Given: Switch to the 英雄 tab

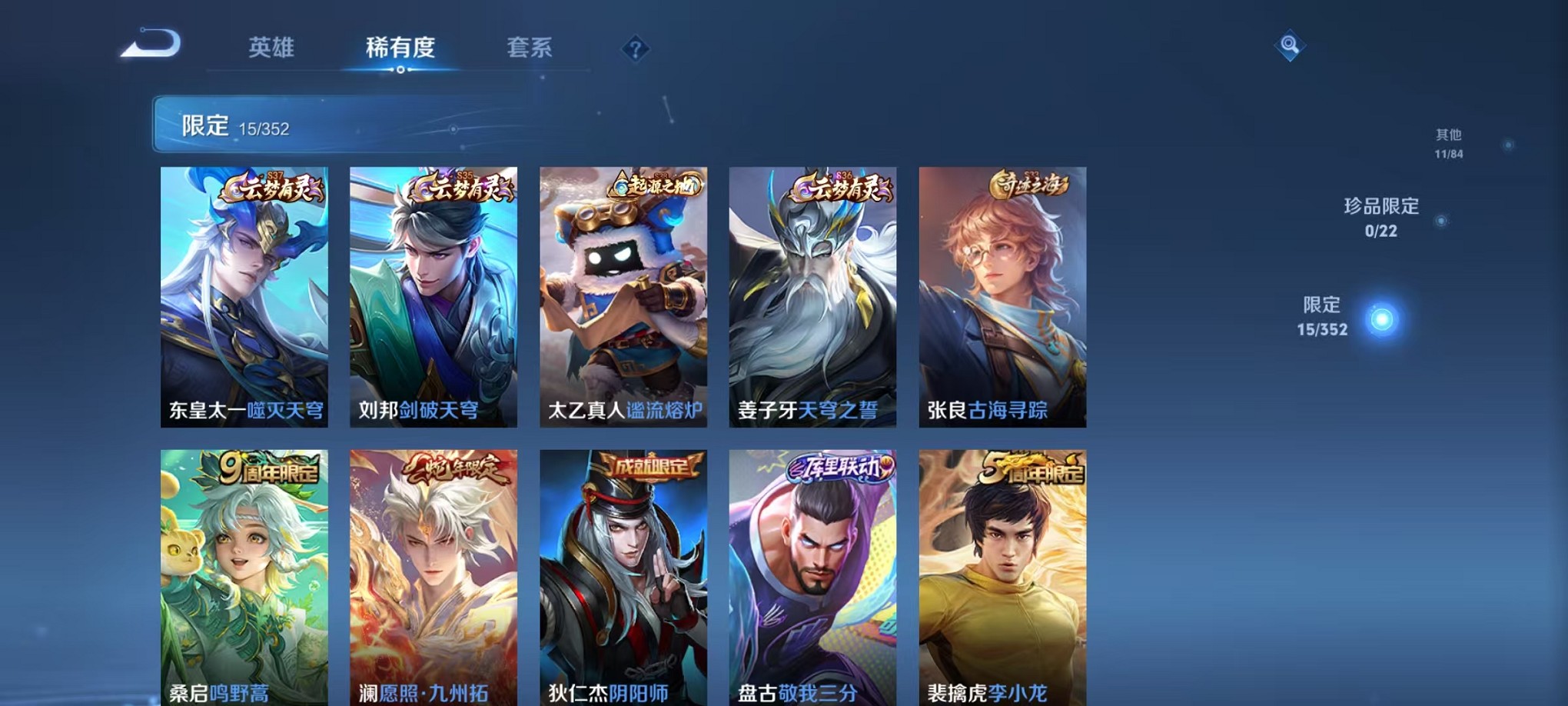Looking at the screenshot, I should point(274,48).
